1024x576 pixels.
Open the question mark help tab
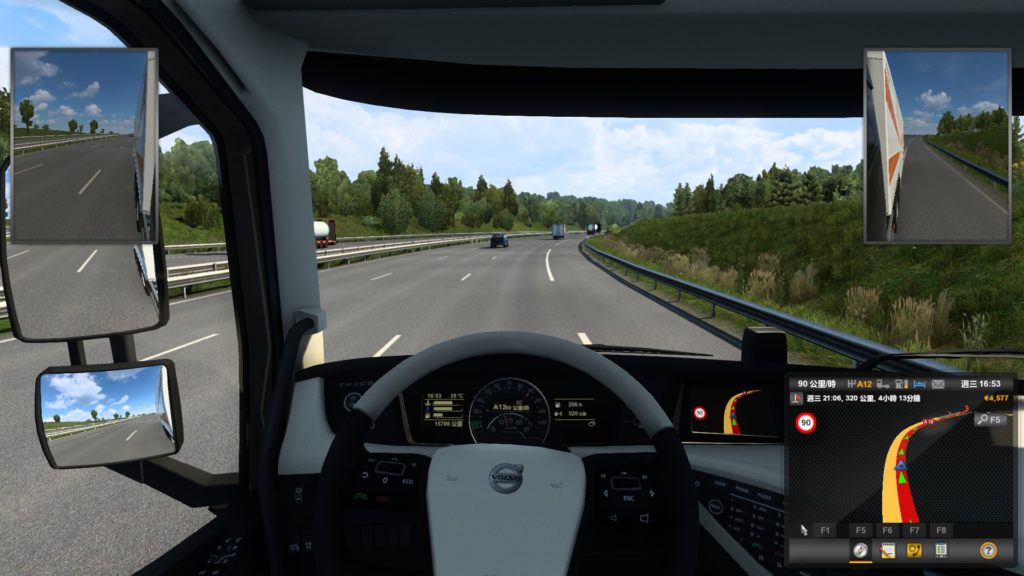point(988,550)
